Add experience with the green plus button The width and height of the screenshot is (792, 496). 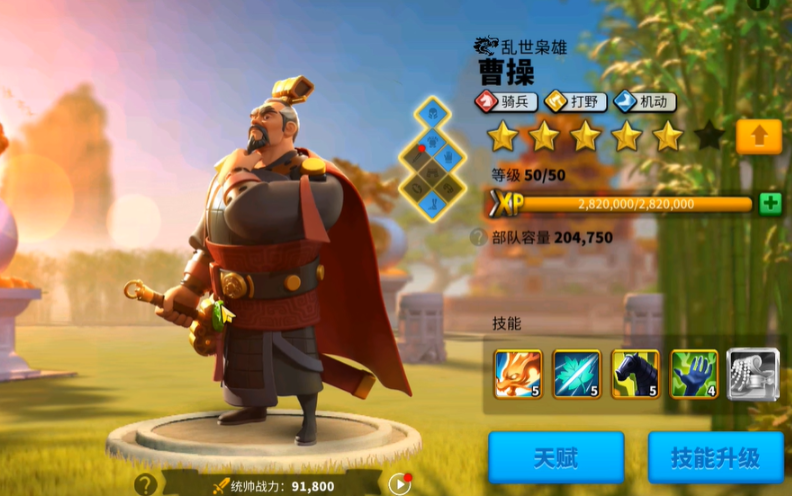click(769, 203)
